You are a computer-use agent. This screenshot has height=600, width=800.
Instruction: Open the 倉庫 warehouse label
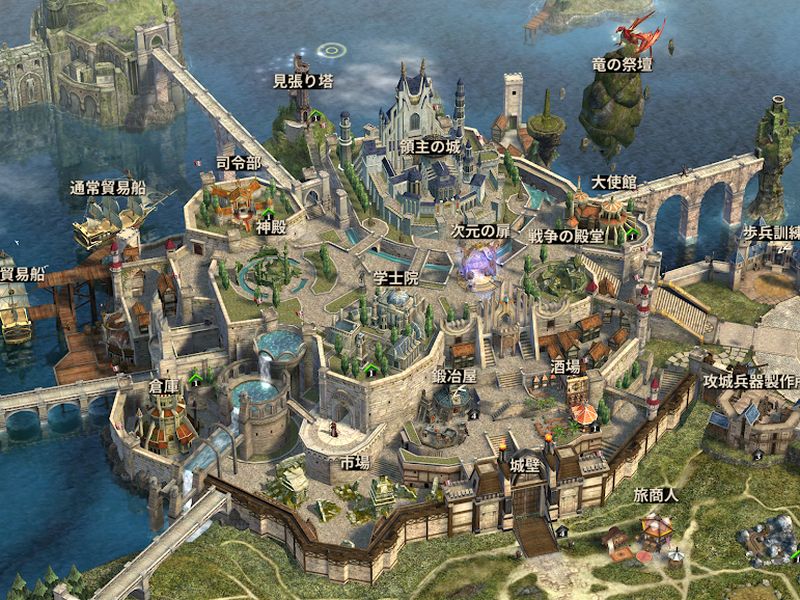(165, 383)
